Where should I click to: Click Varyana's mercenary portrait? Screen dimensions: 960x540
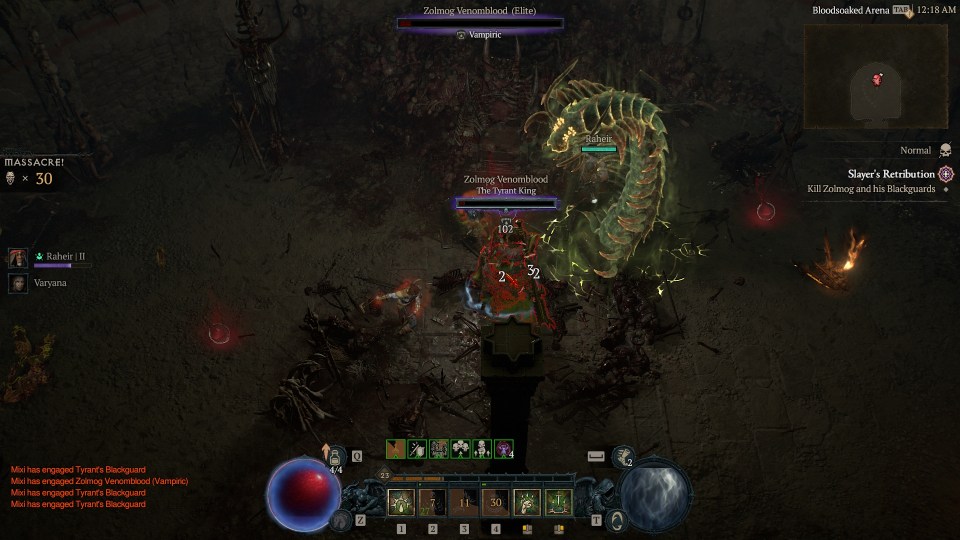tap(18, 283)
